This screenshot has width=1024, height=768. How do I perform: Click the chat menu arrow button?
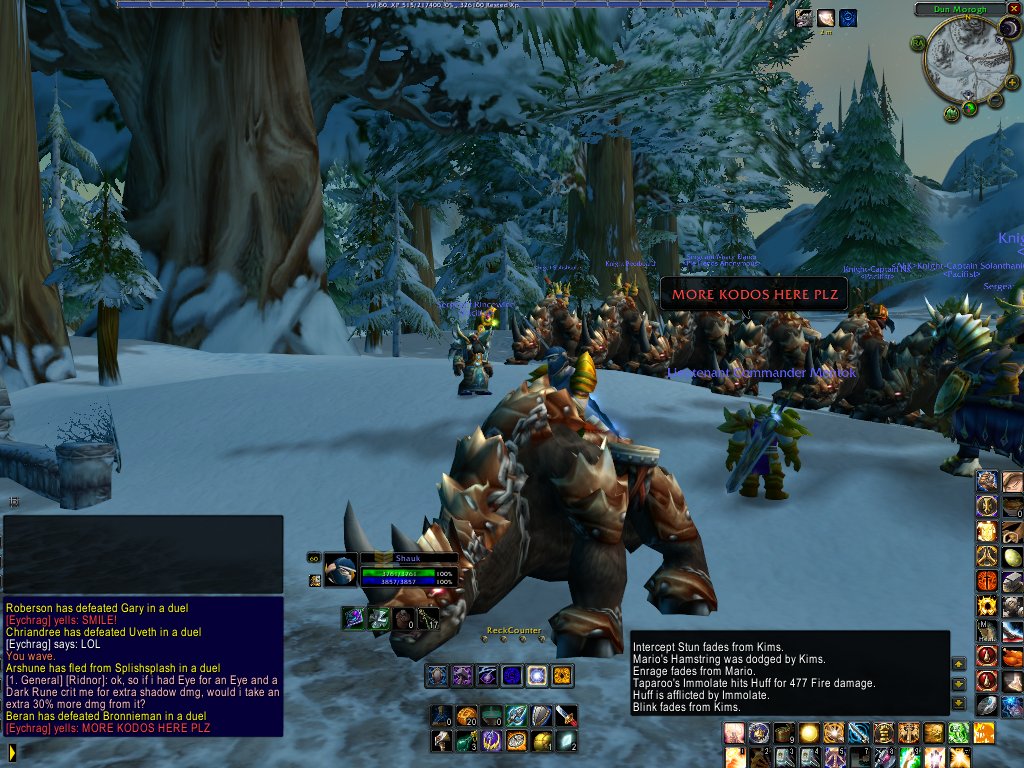(11, 751)
